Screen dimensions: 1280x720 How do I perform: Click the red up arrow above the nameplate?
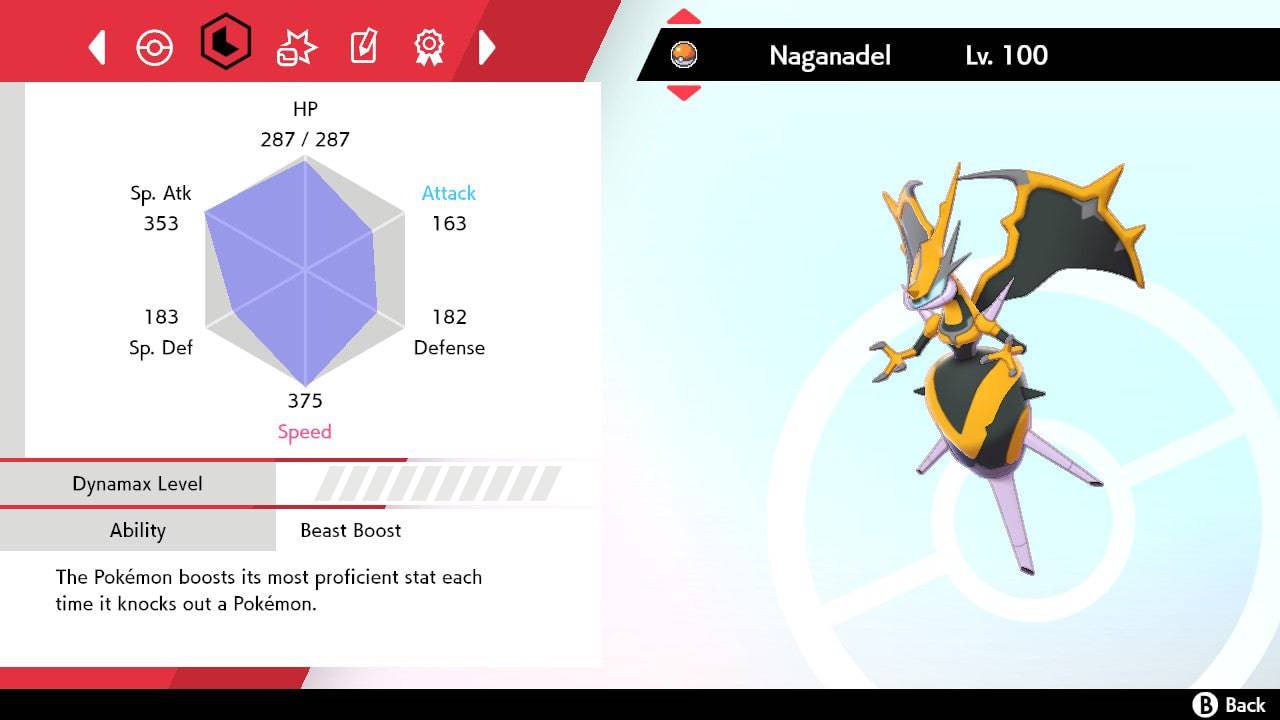683,15
